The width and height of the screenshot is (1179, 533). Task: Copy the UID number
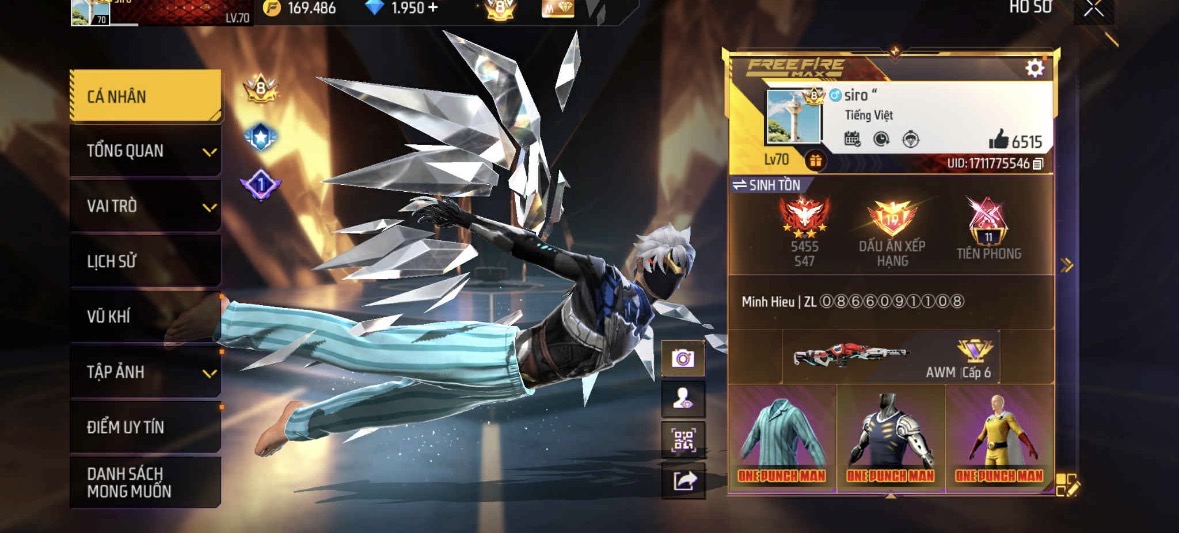coord(1038,163)
